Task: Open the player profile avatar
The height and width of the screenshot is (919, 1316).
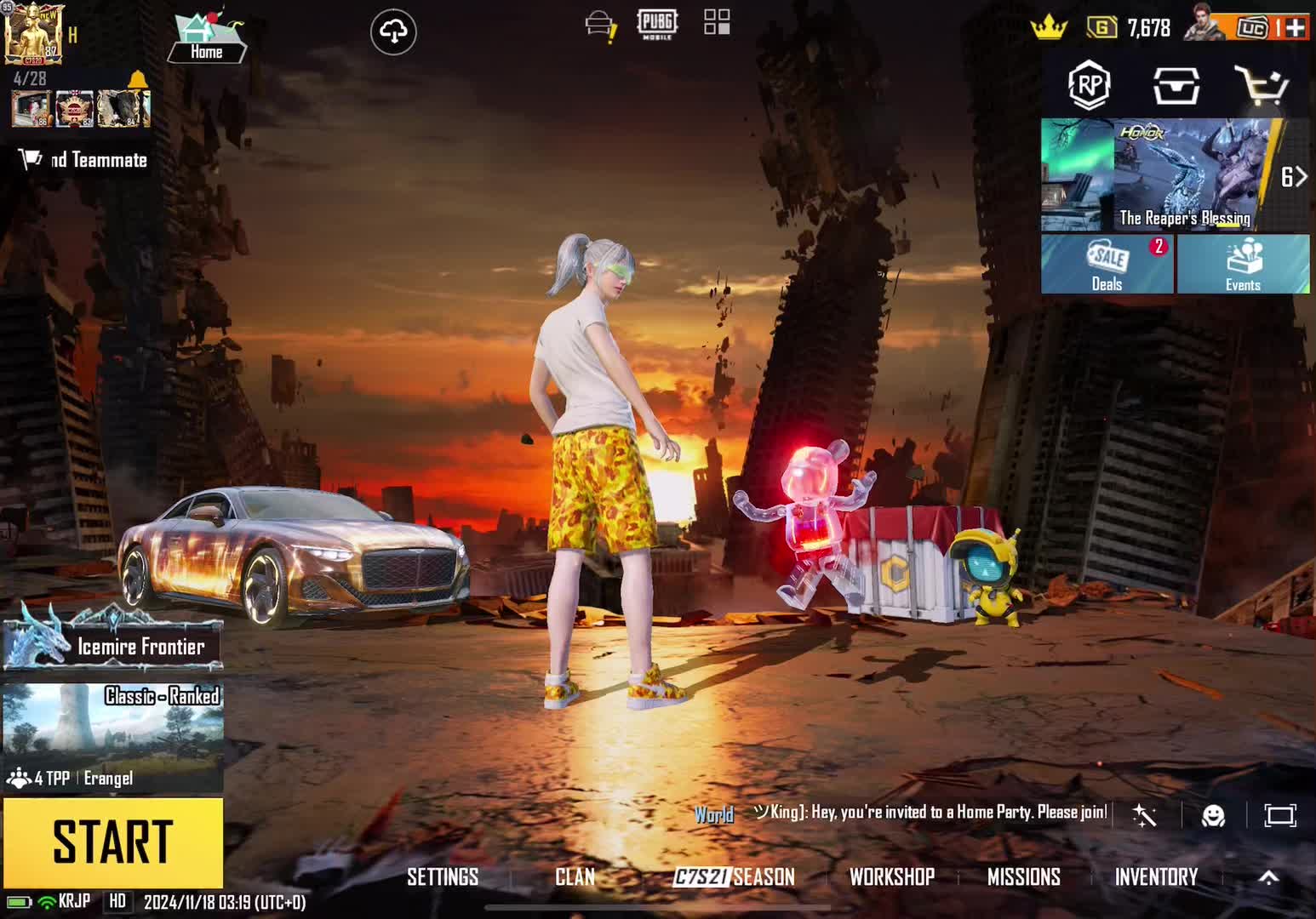Action: [32, 34]
